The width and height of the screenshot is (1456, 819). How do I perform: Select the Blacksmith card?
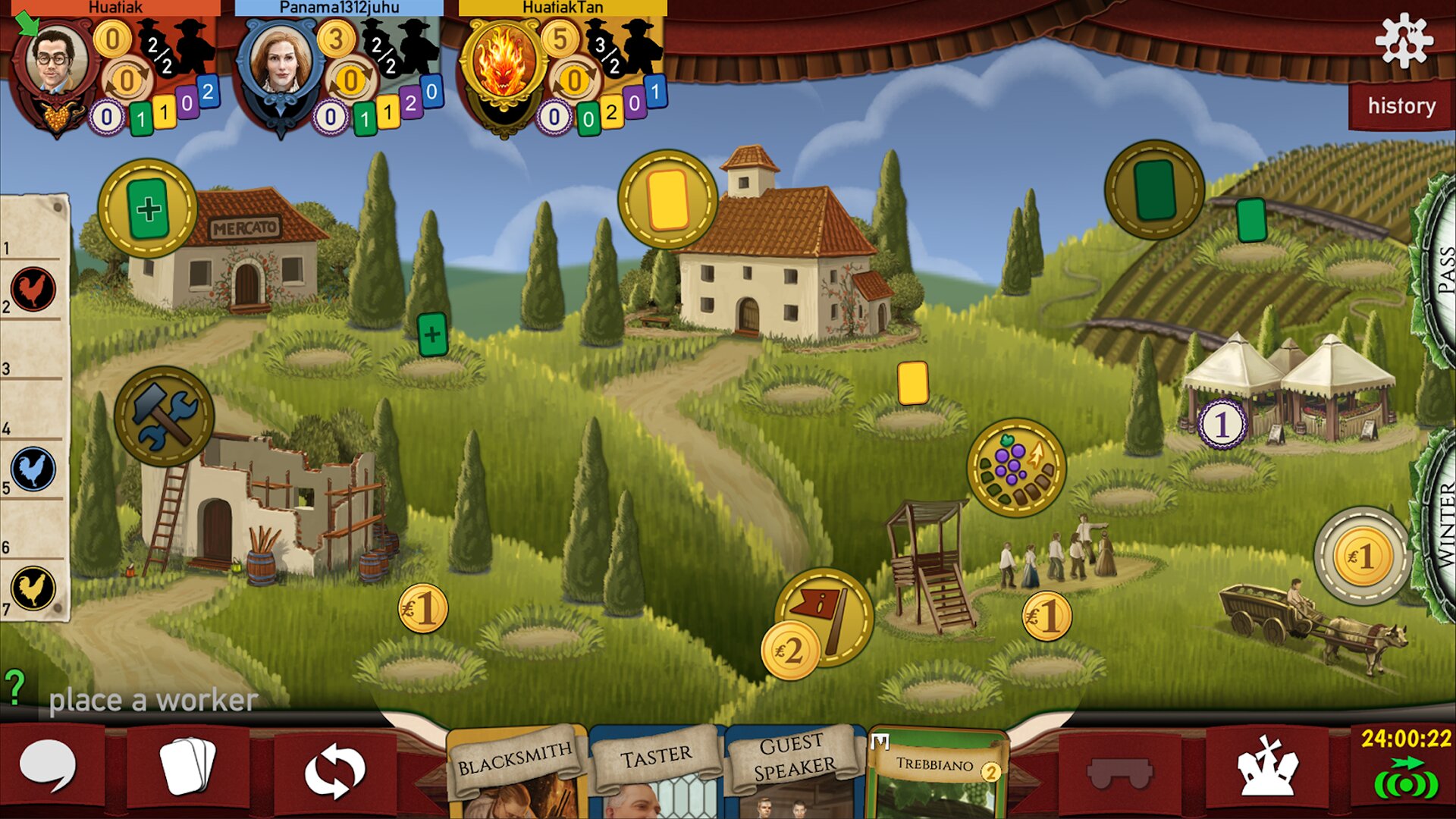[x=516, y=770]
